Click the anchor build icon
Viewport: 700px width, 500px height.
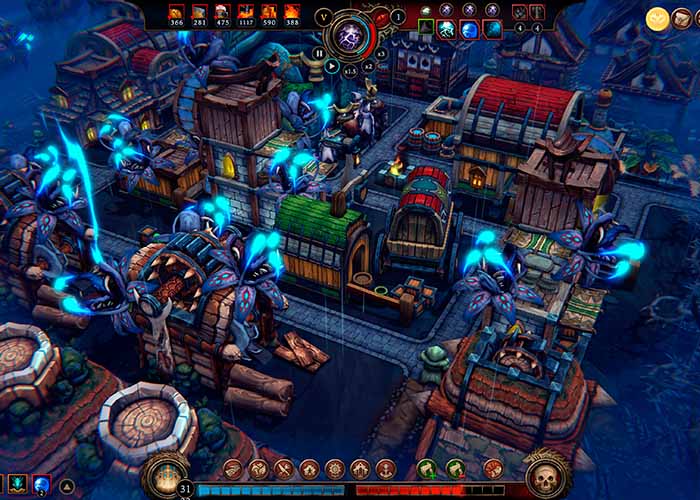click(x=385, y=468)
